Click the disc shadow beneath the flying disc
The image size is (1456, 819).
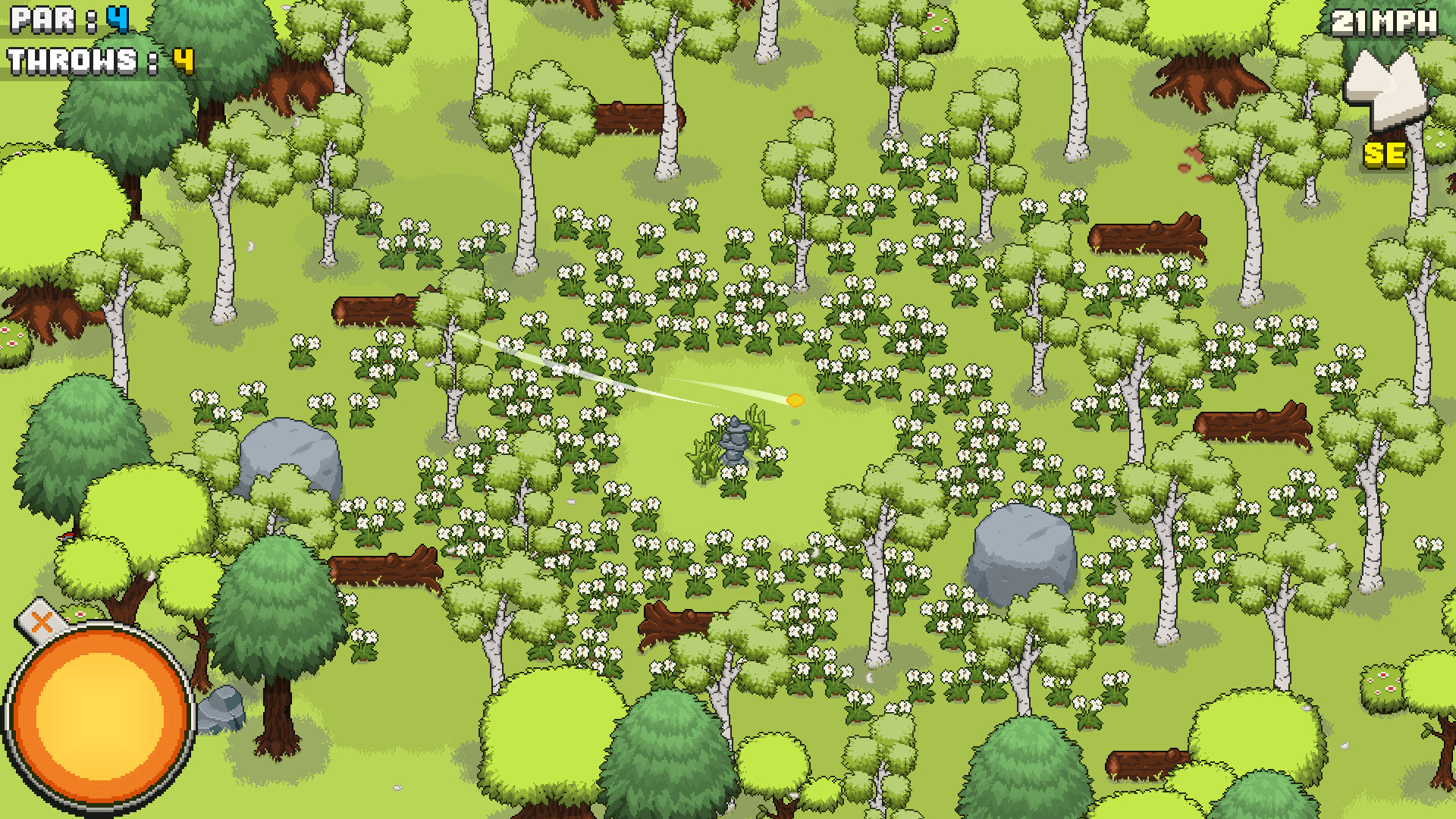[x=795, y=422]
